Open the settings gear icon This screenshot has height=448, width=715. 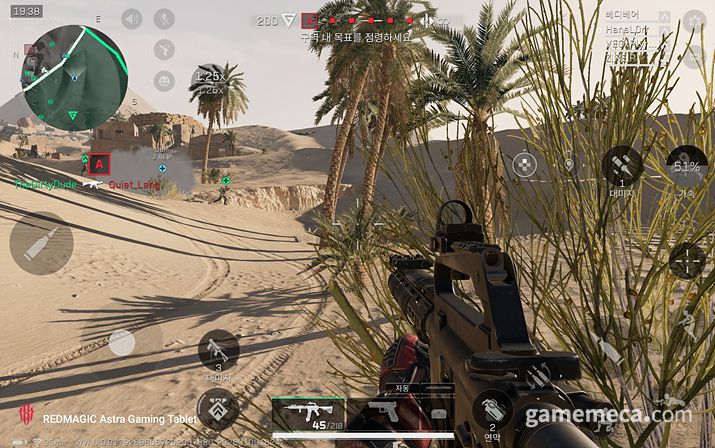[x=694, y=19]
